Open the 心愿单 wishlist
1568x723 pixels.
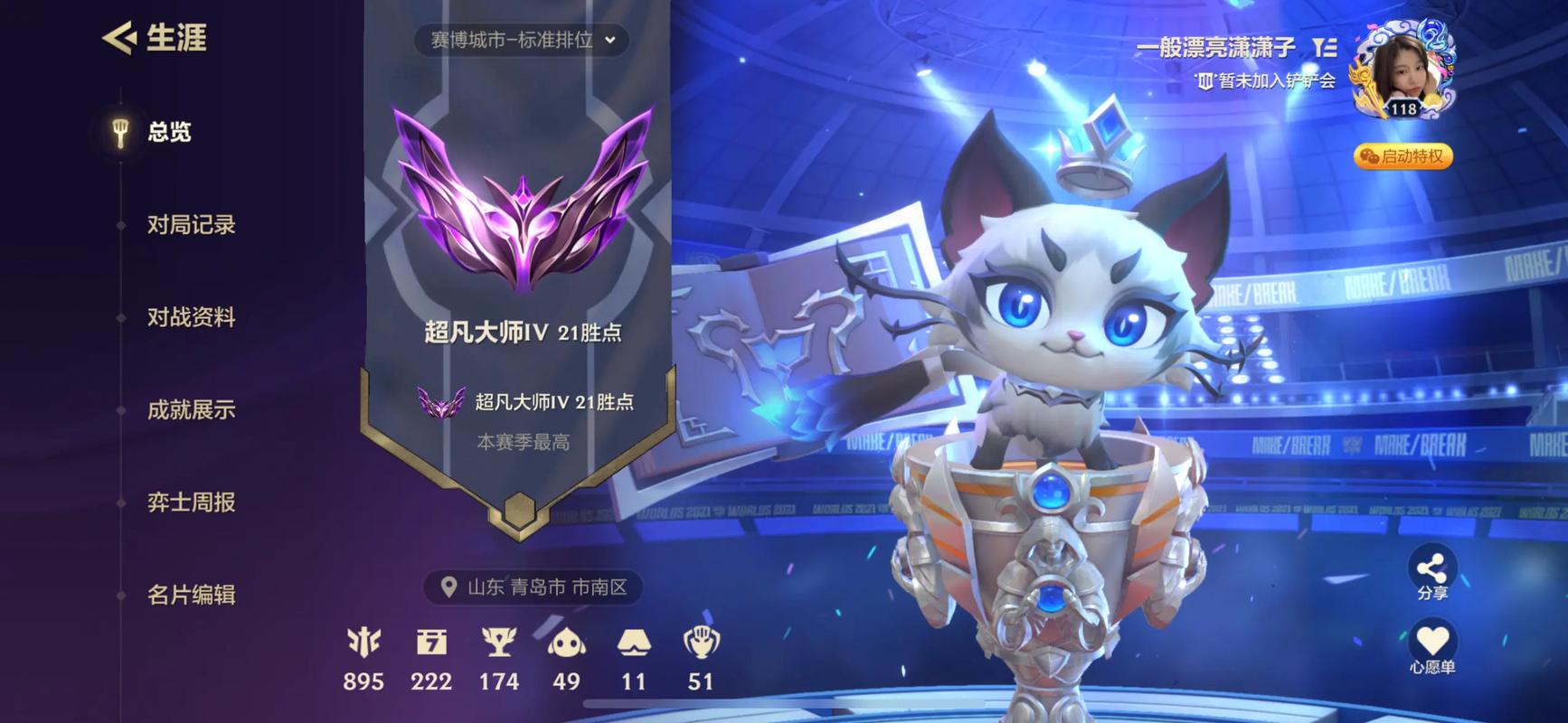click(1431, 649)
